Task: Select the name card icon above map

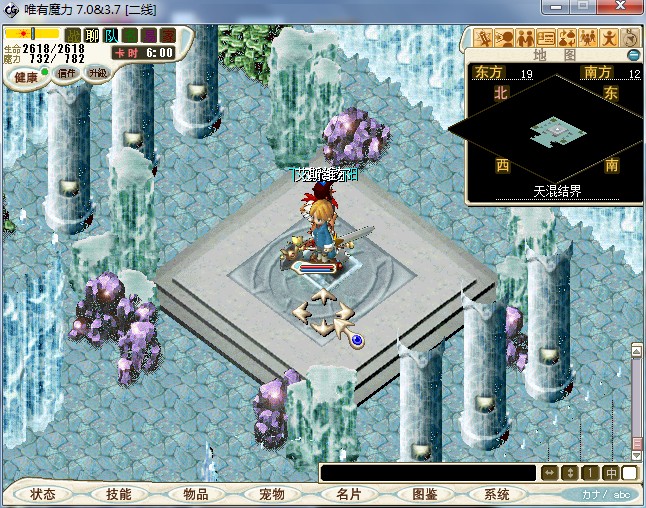Action: 545,38
